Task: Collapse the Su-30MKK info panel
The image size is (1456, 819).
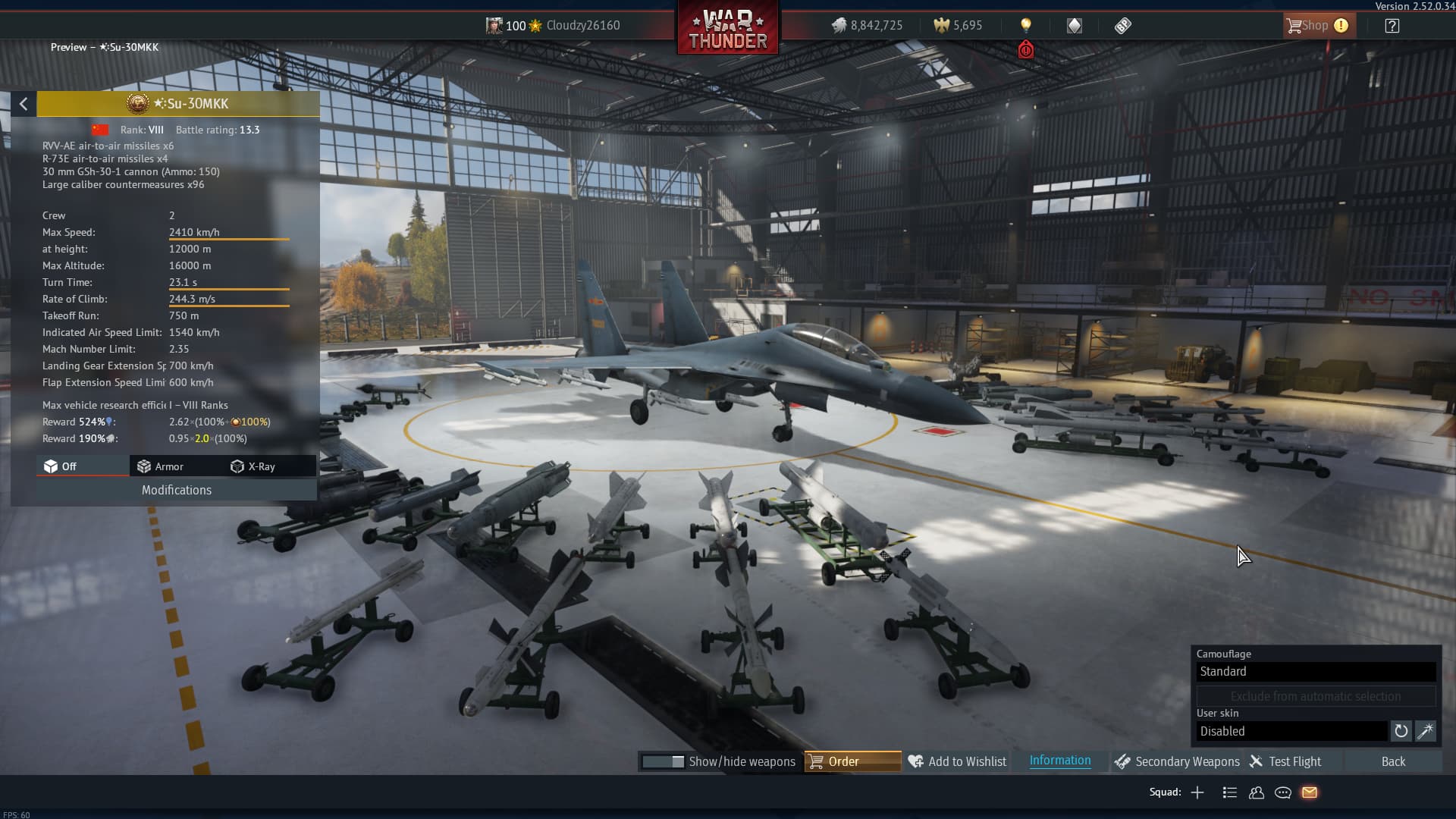Action: 23,103
